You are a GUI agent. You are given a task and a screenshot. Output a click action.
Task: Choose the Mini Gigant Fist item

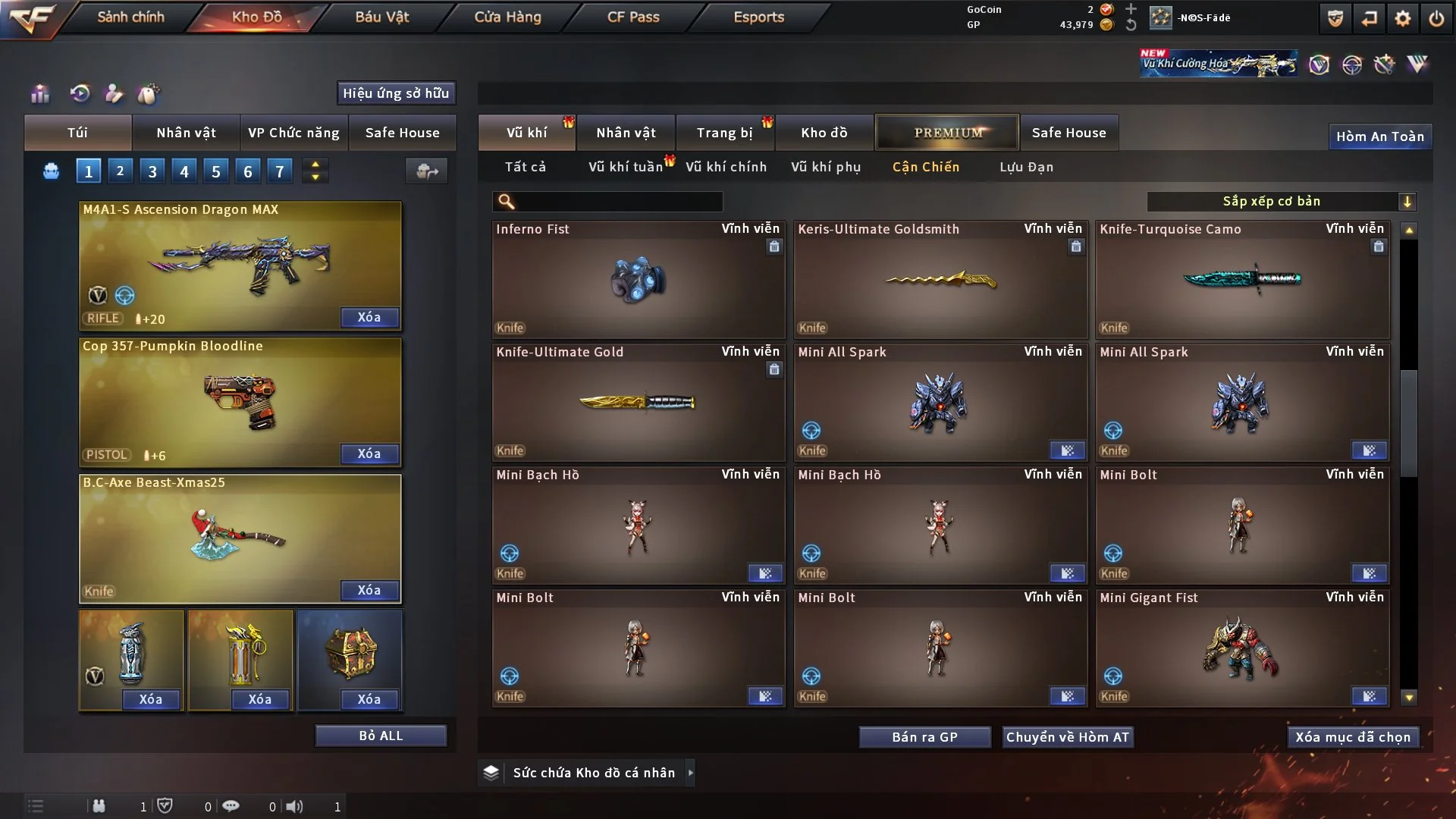coord(1242,648)
